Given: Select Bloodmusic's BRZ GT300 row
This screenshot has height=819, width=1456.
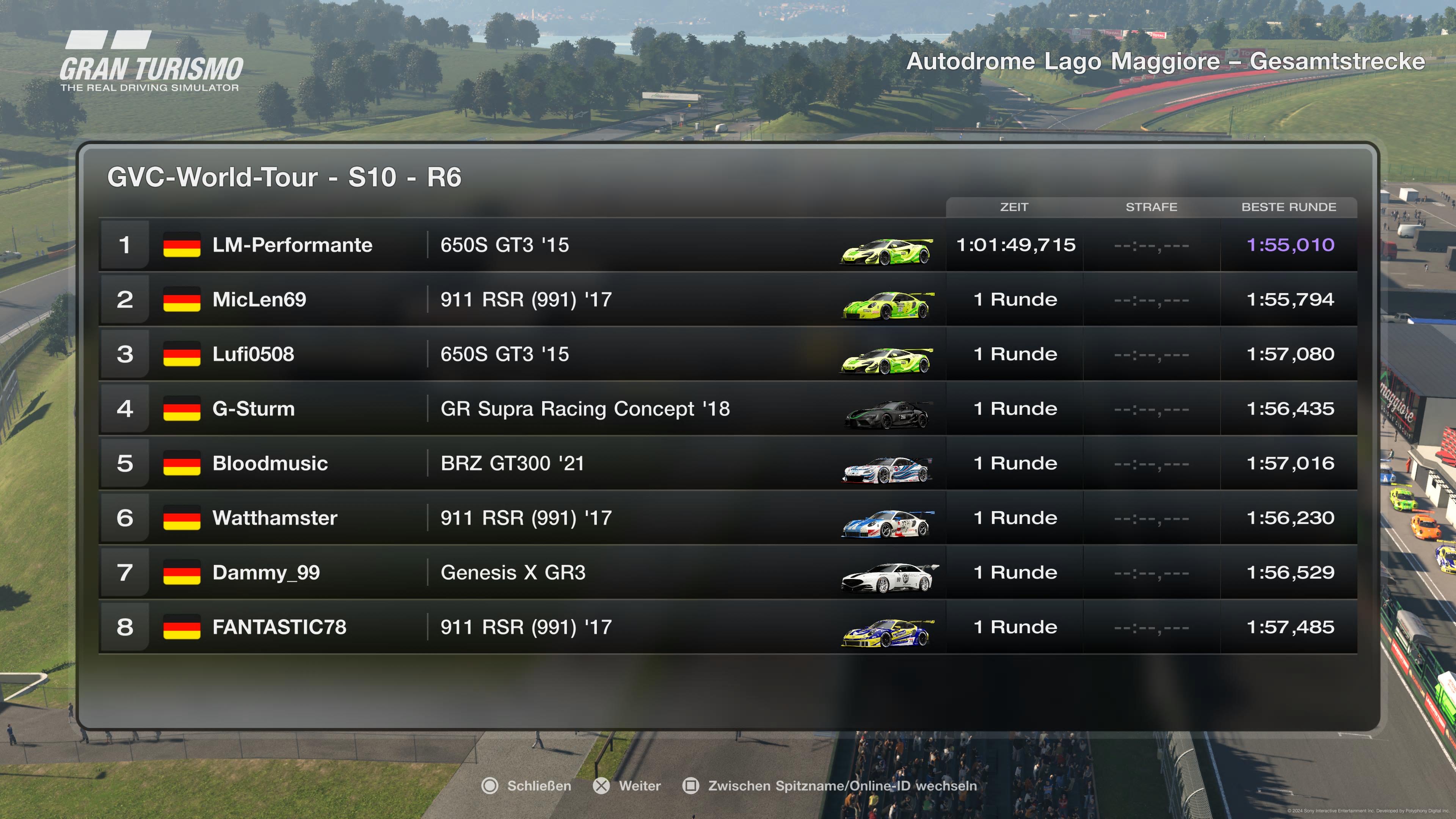Looking at the screenshot, I should [728, 463].
